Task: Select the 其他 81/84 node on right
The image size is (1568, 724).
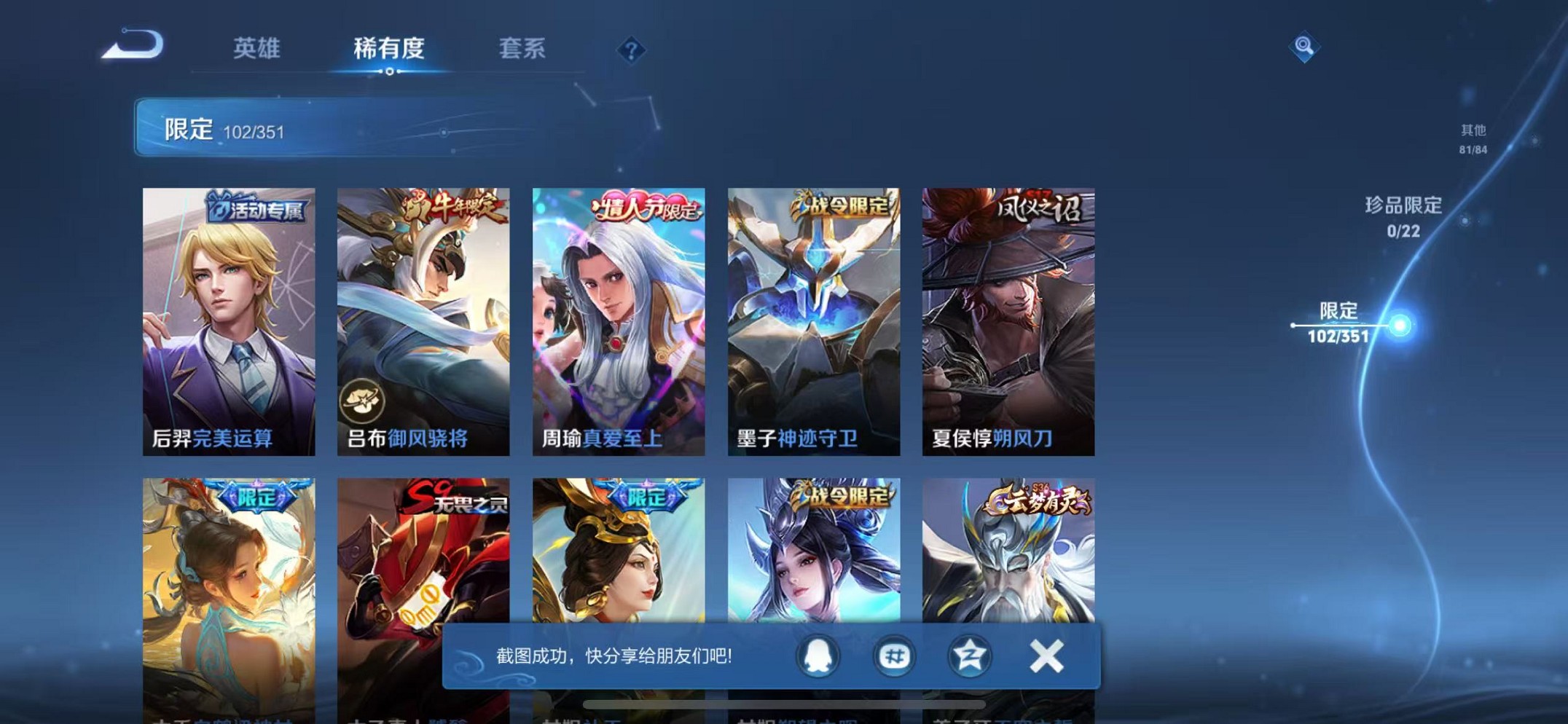Action: pyautogui.click(x=1472, y=138)
